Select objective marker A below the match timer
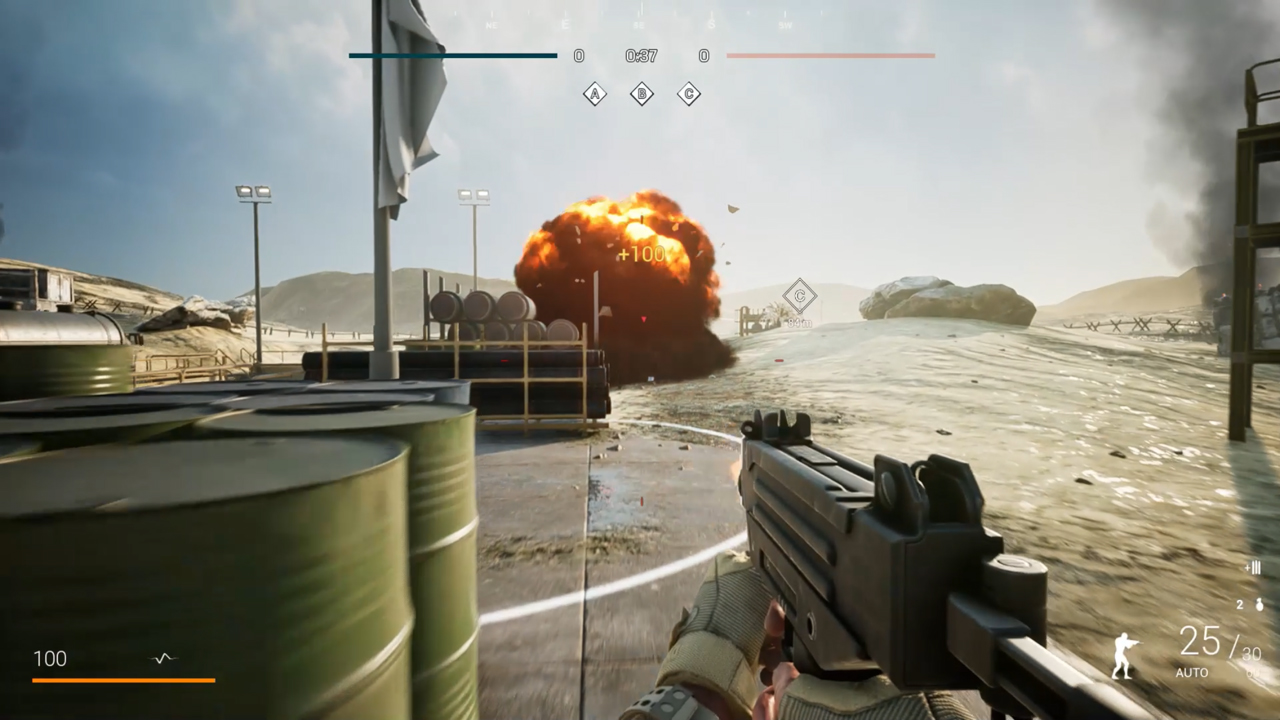Screen dimensions: 1280x720 pos(595,94)
